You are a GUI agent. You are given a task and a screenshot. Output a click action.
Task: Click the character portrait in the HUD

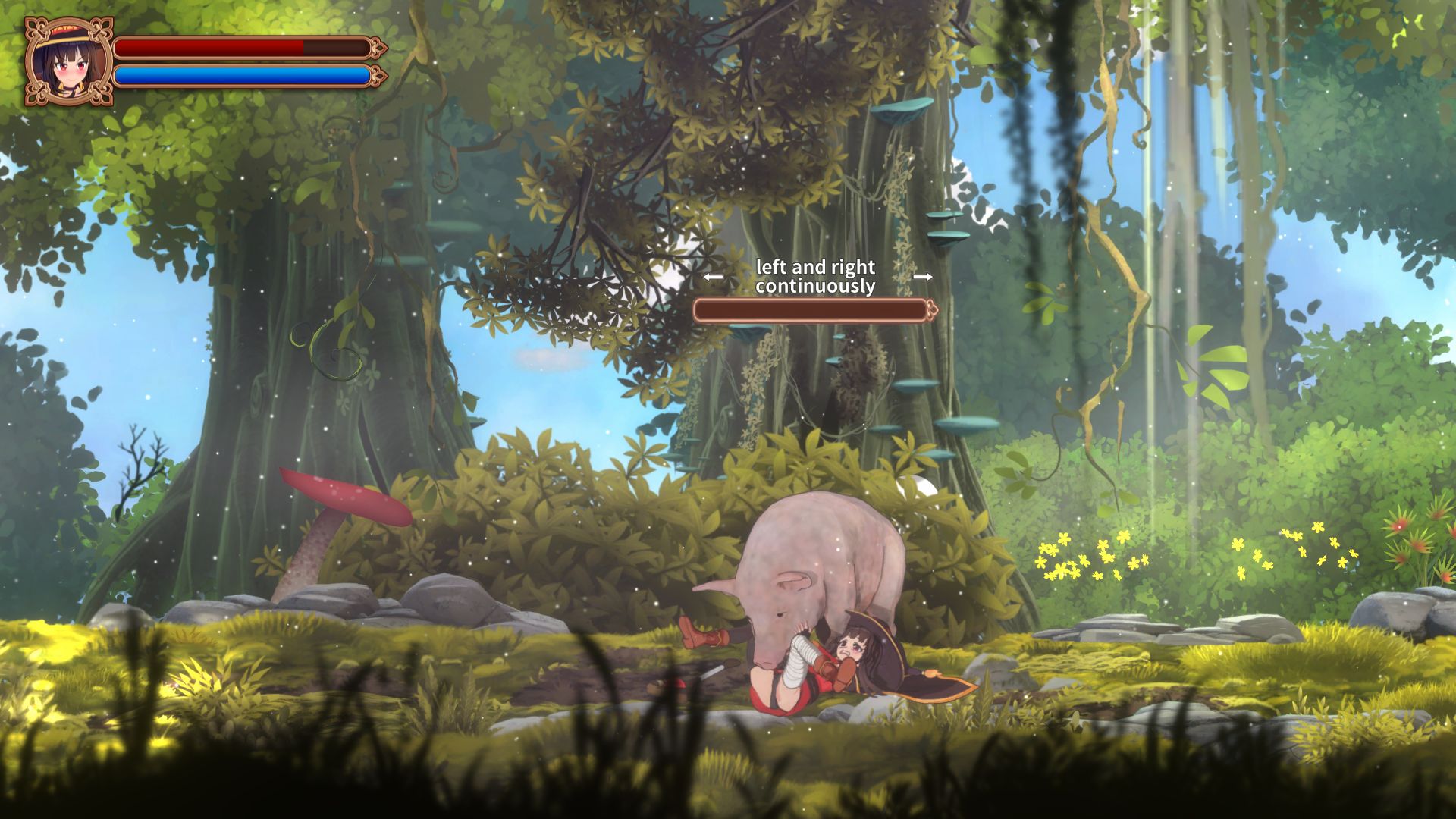pyautogui.click(x=67, y=61)
